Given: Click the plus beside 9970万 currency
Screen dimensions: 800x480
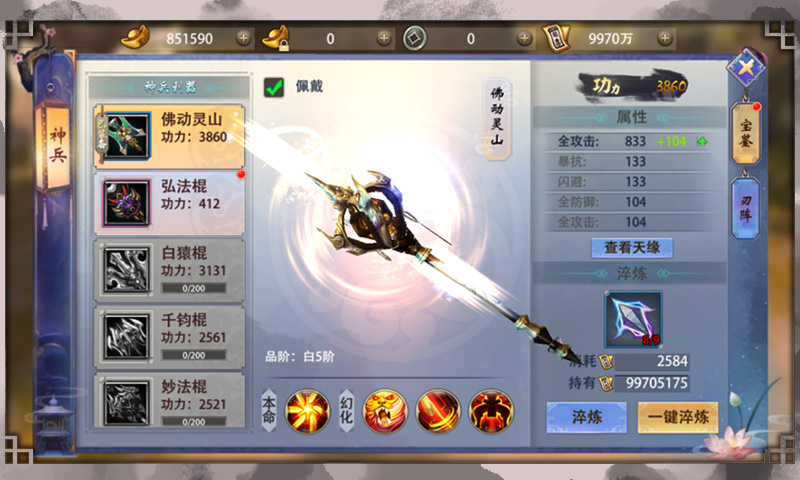Looking at the screenshot, I should [x=665, y=38].
